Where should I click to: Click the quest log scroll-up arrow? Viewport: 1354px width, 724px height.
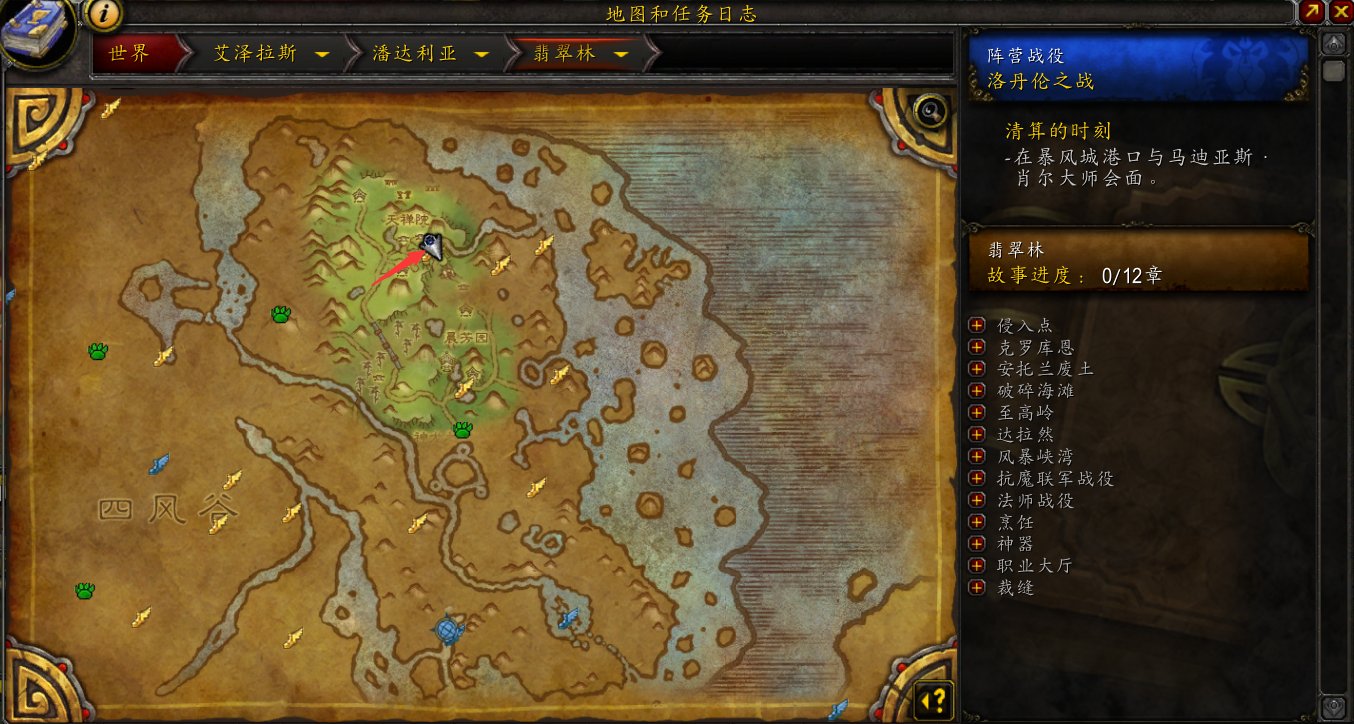[x=1333, y=44]
